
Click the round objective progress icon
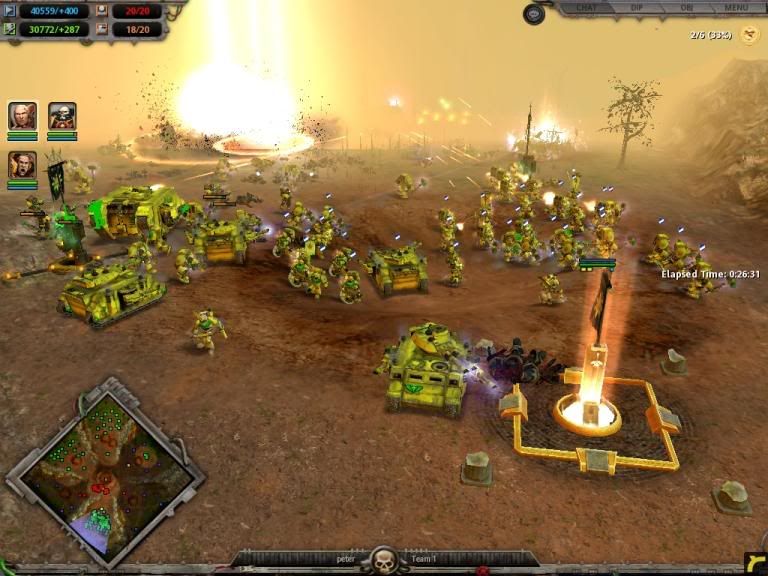(x=747, y=35)
